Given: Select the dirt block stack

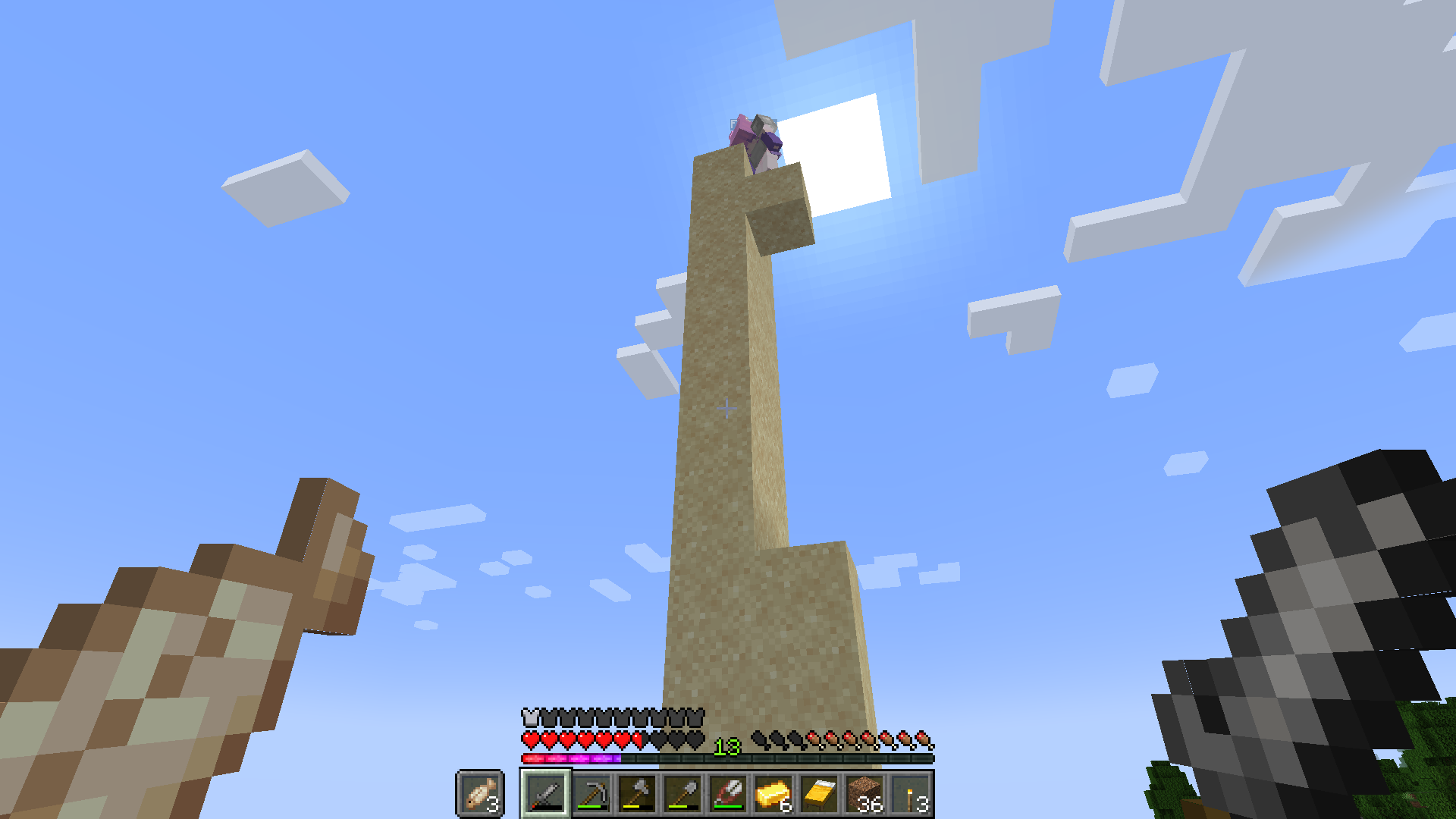Looking at the screenshot, I should tap(864, 794).
